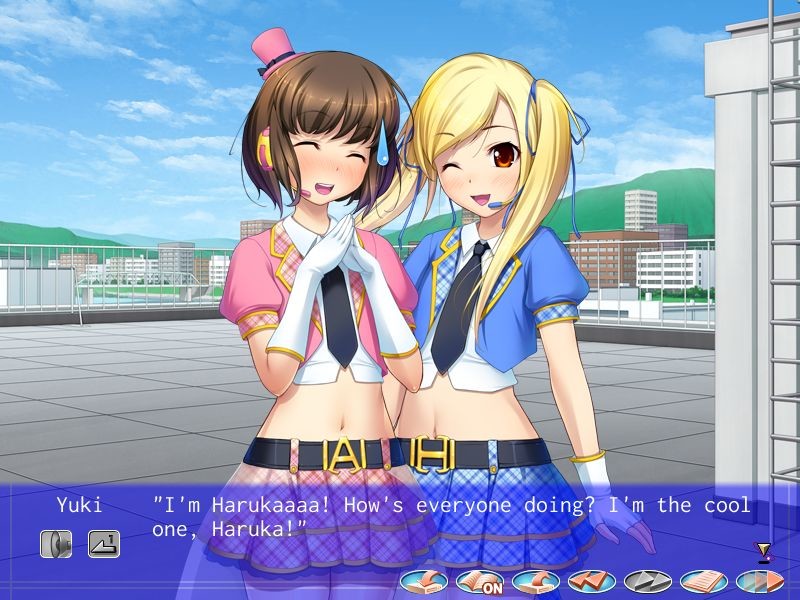The height and width of the screenshot is (600, 800).
Task: Replay the voice line with the speaker icon
Action: (x=56, y=543)
